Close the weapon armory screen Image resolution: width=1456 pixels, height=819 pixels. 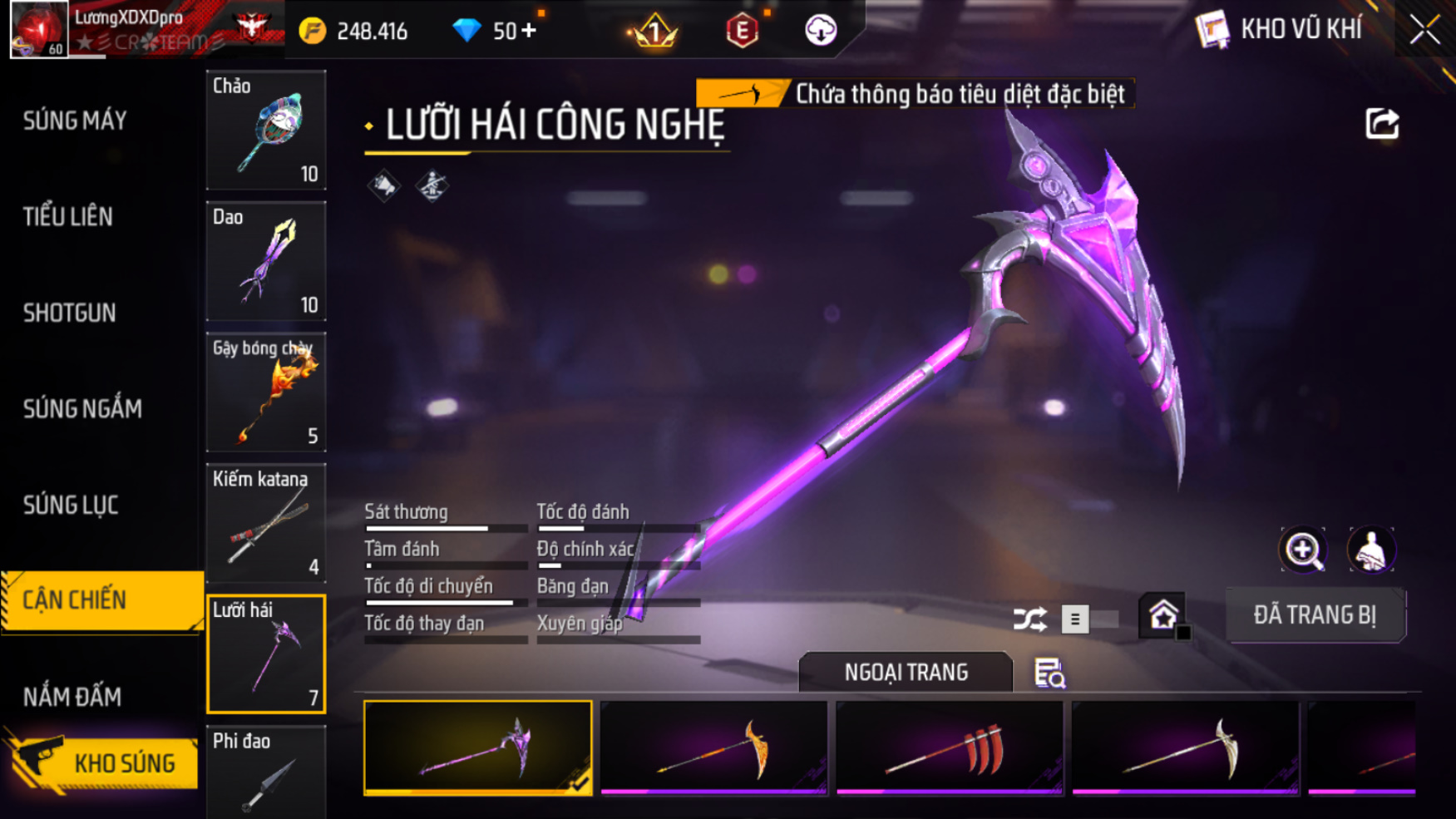click(1424, 31)
